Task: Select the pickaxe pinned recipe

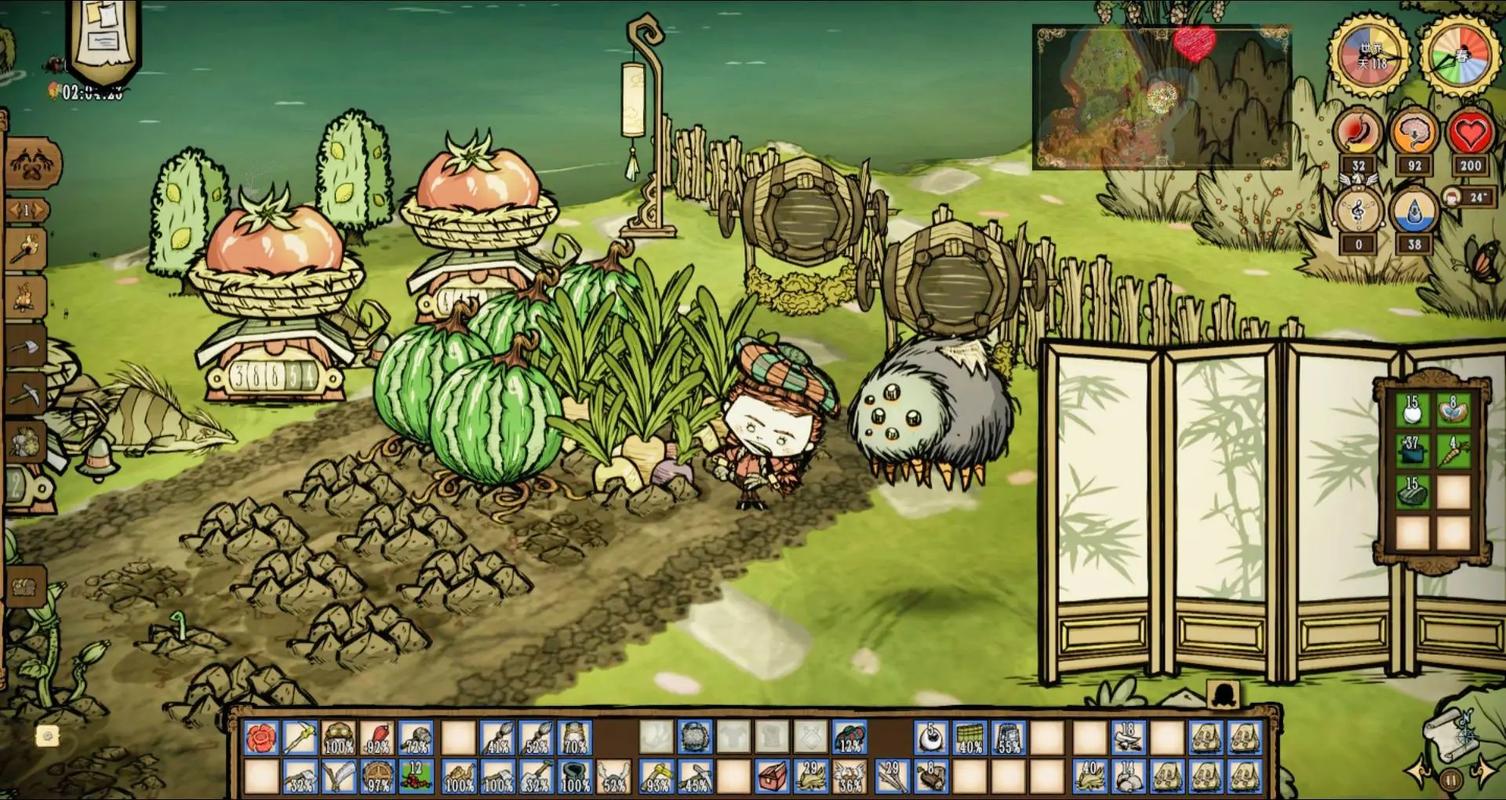Action: (27, 394)
